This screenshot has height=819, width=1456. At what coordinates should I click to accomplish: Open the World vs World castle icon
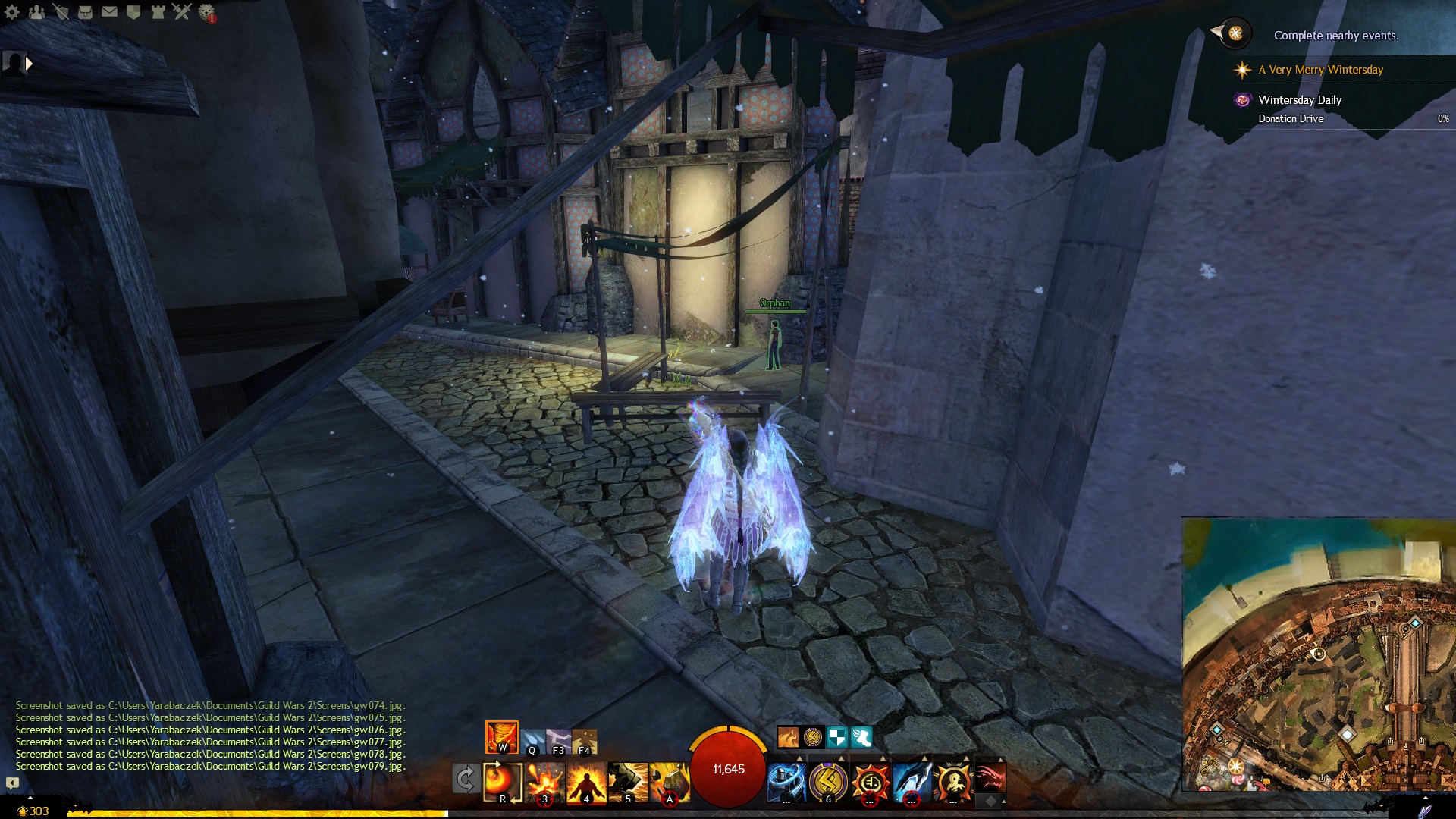158,12
